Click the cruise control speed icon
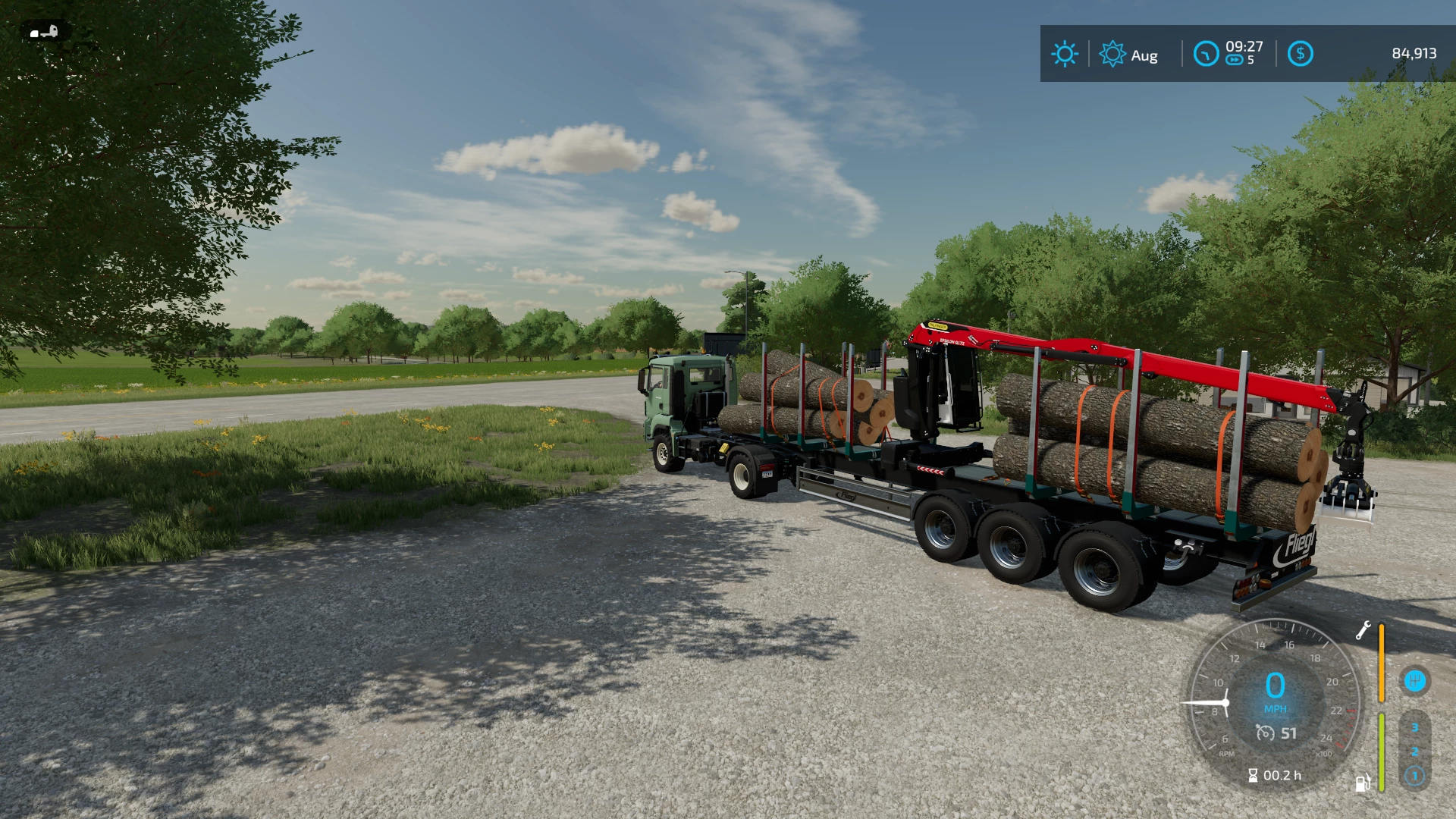This screenshot has width=1456, height=819. click(1265, 733)
